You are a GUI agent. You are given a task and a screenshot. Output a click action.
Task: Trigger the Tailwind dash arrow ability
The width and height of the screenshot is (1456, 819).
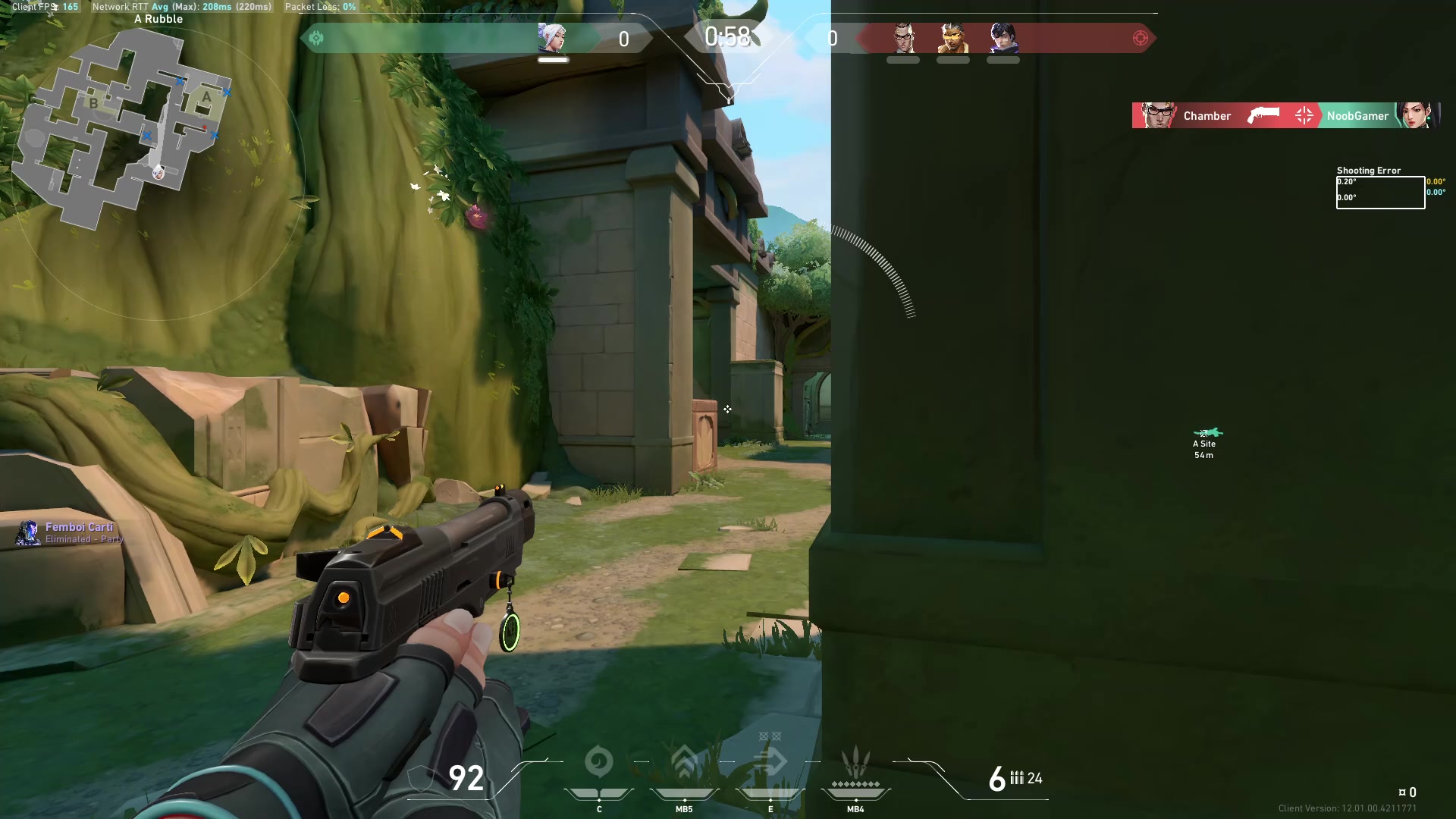[770, 761]
